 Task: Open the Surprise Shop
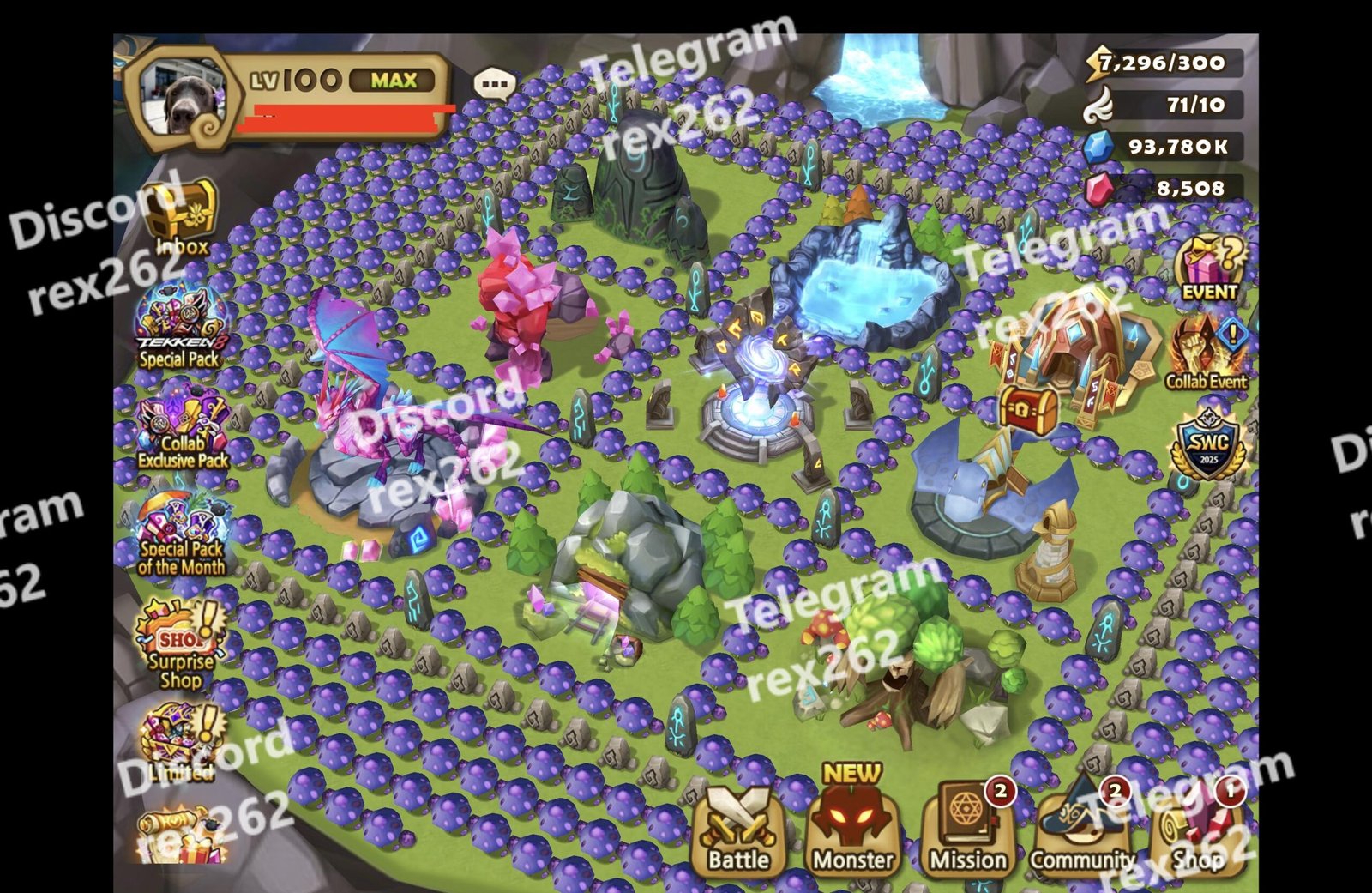coord(181,643)
